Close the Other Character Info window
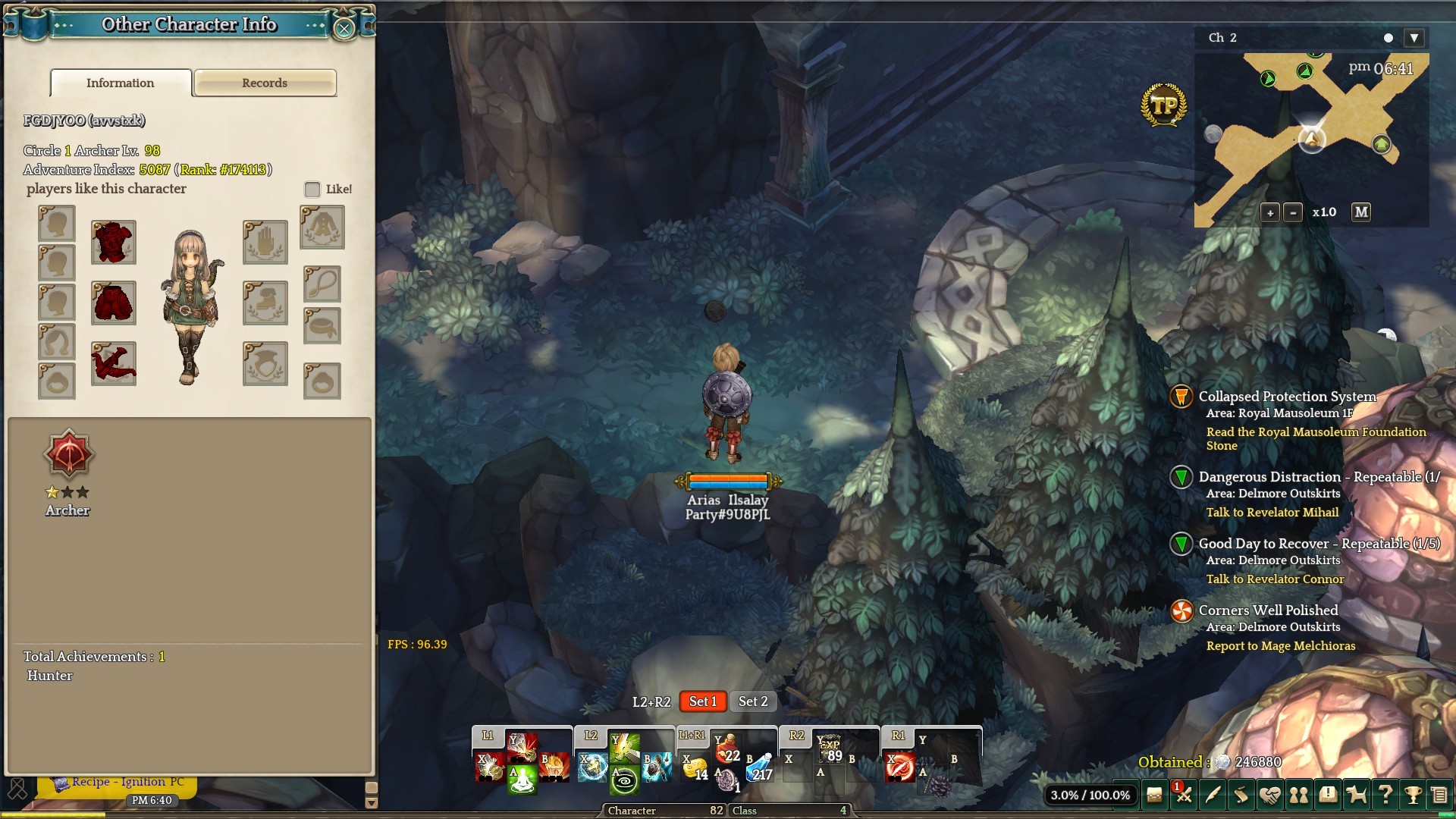 344,29
